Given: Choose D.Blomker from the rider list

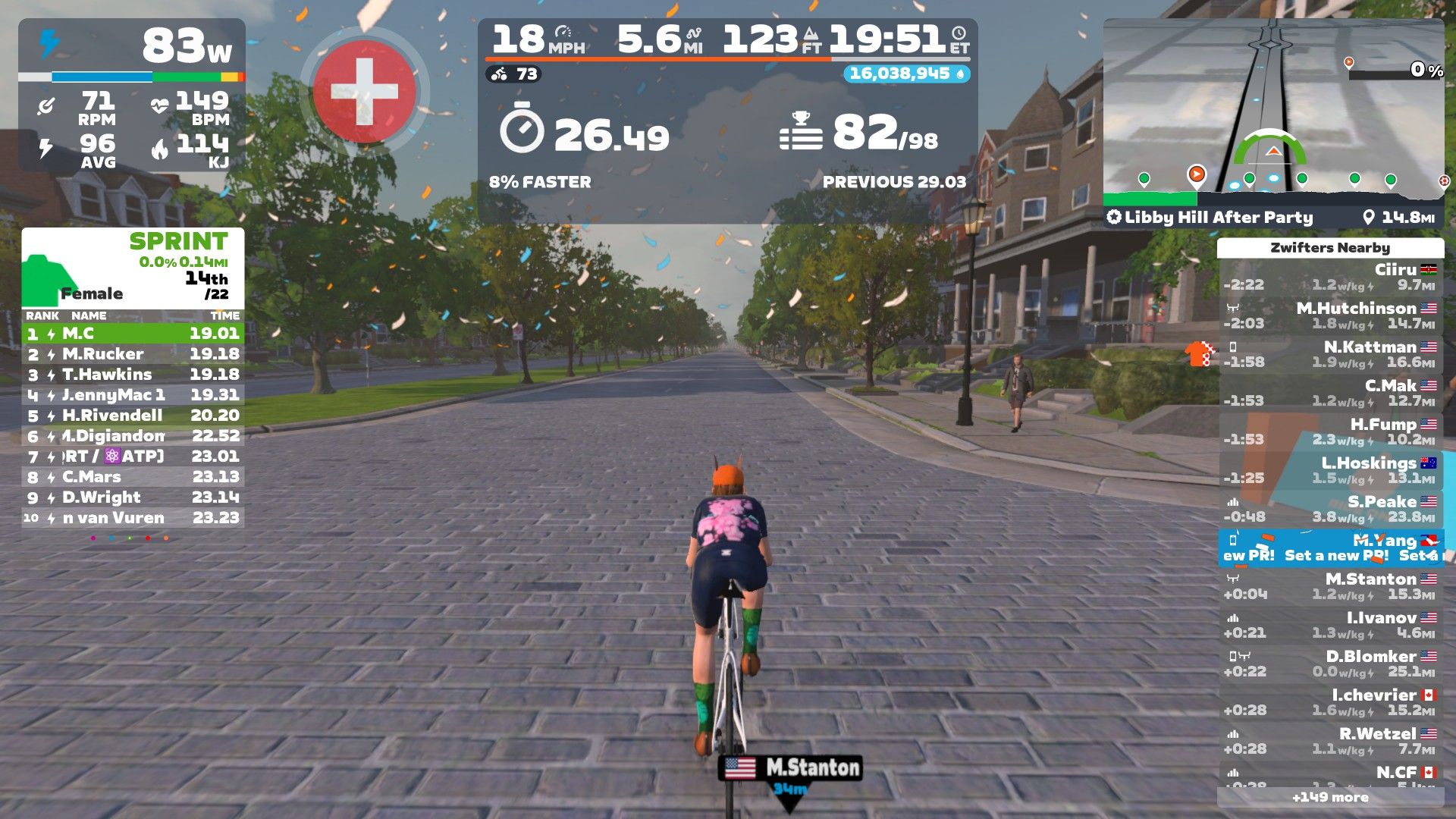Looking at the screenshot, I should click(x=1330, y=664).
